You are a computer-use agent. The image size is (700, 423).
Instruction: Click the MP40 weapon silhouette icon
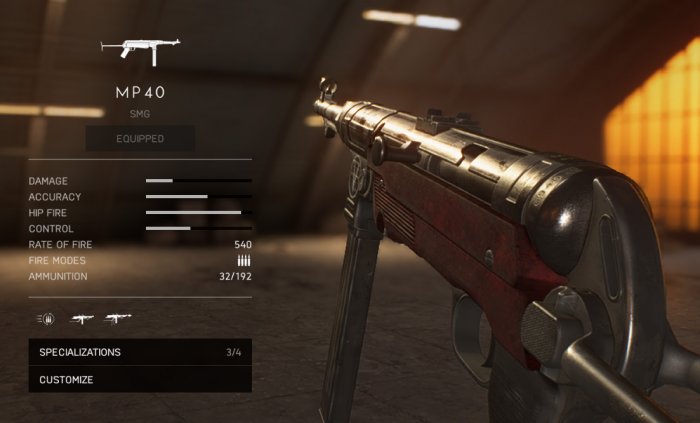pyautogui.click(x=140, y=51)
